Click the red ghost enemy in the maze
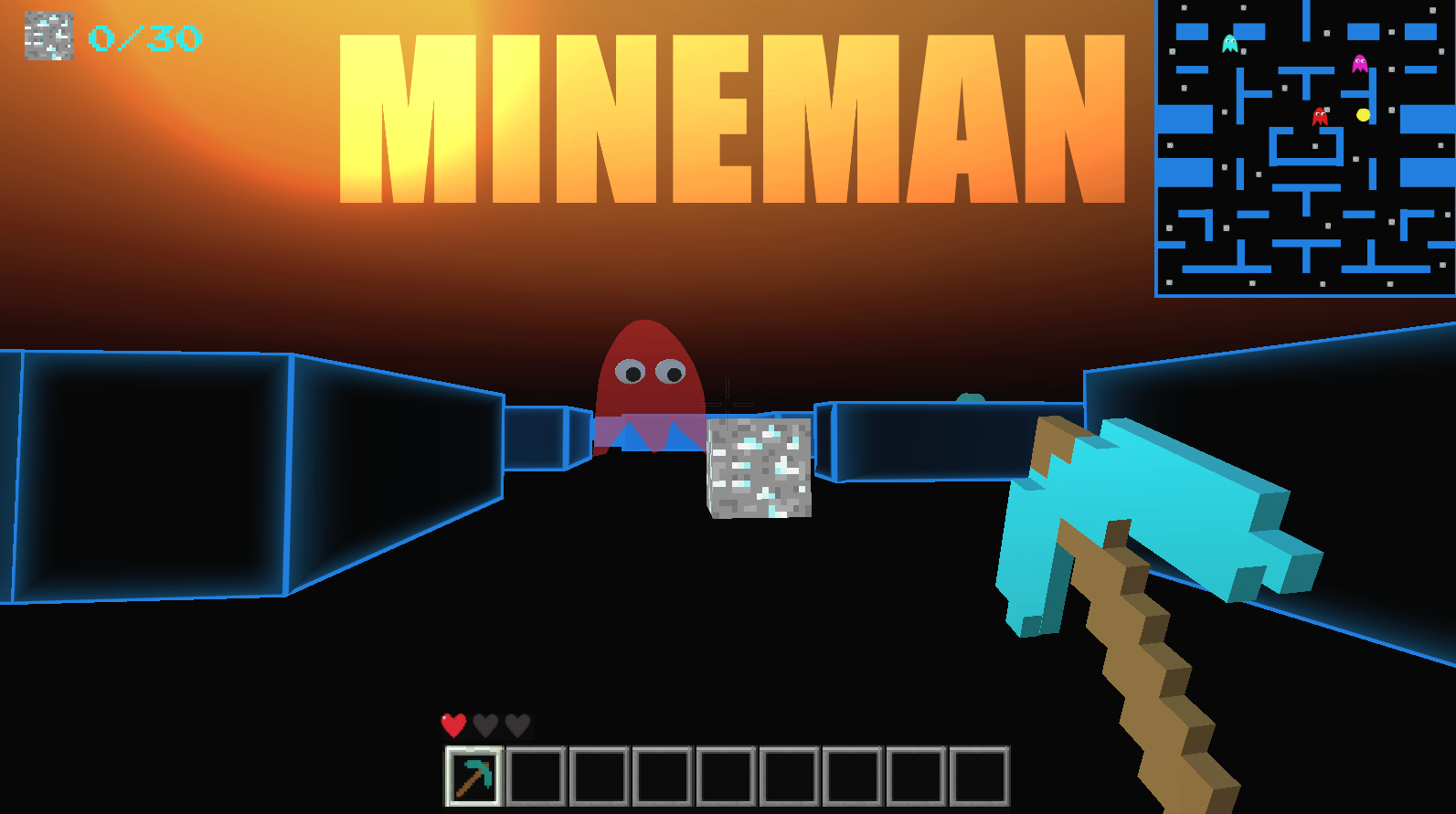This screenshot has width=1456, height=814. coord(649,375)
